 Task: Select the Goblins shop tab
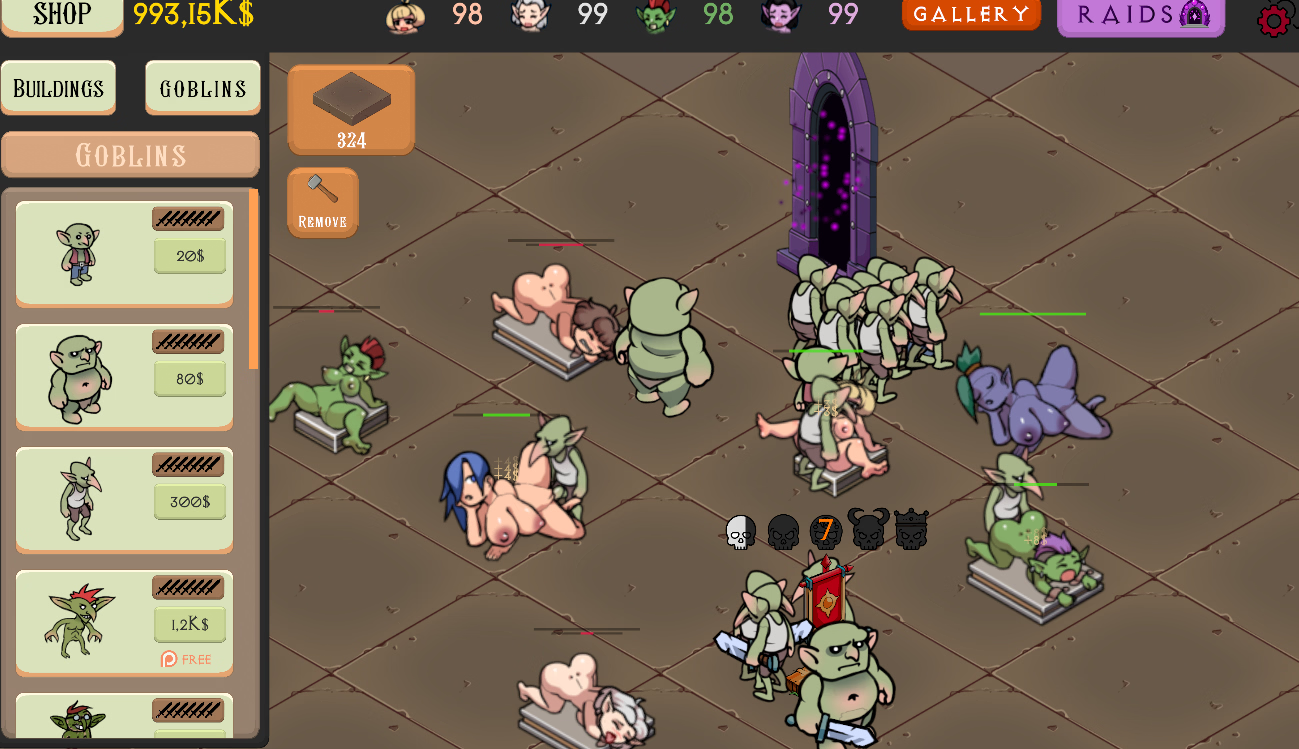coord(203,88)
